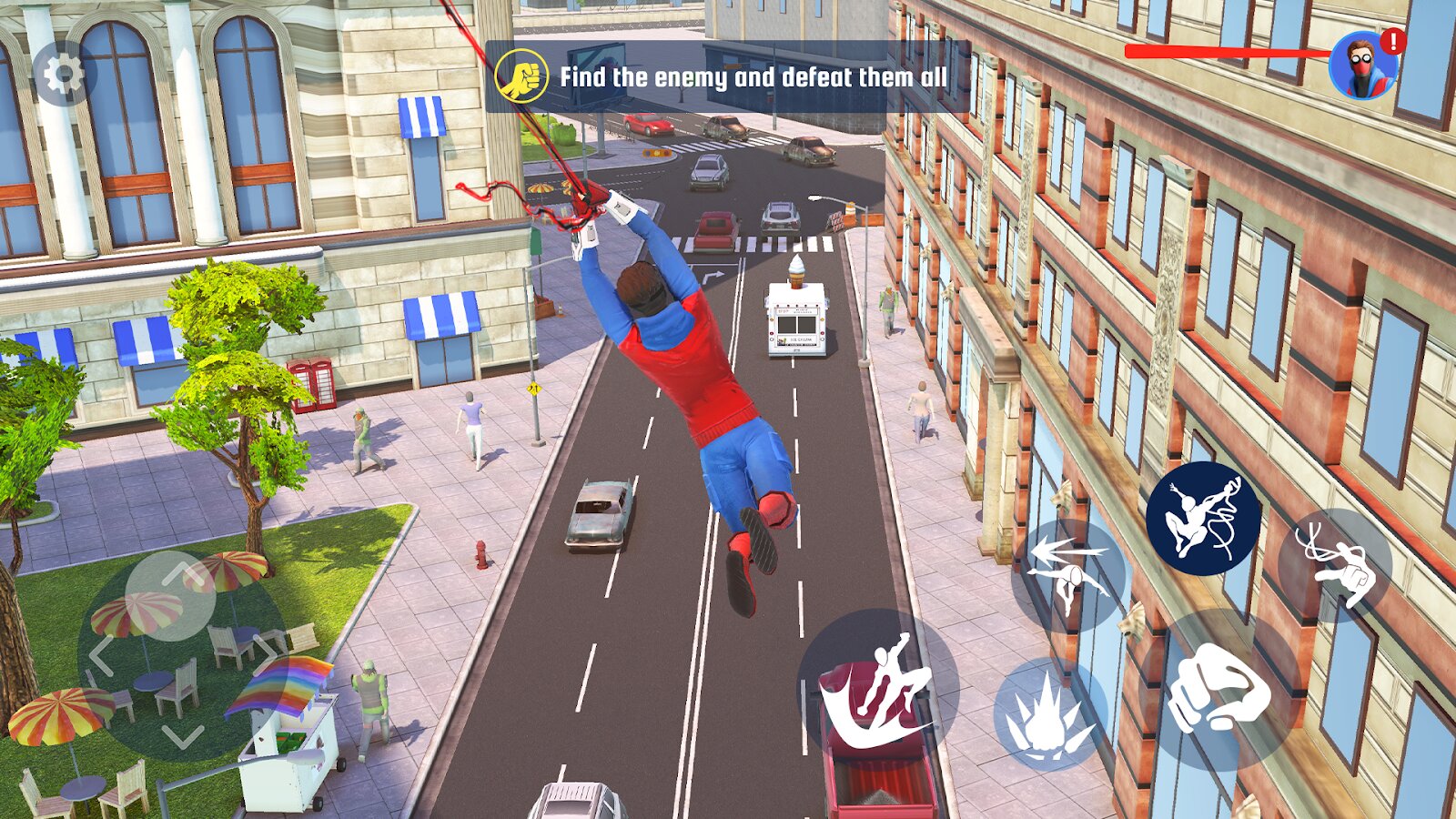Activate the web swing ability
Image resolution: width=1456 pixels, height=819 pixels.
pos(1203,519)
